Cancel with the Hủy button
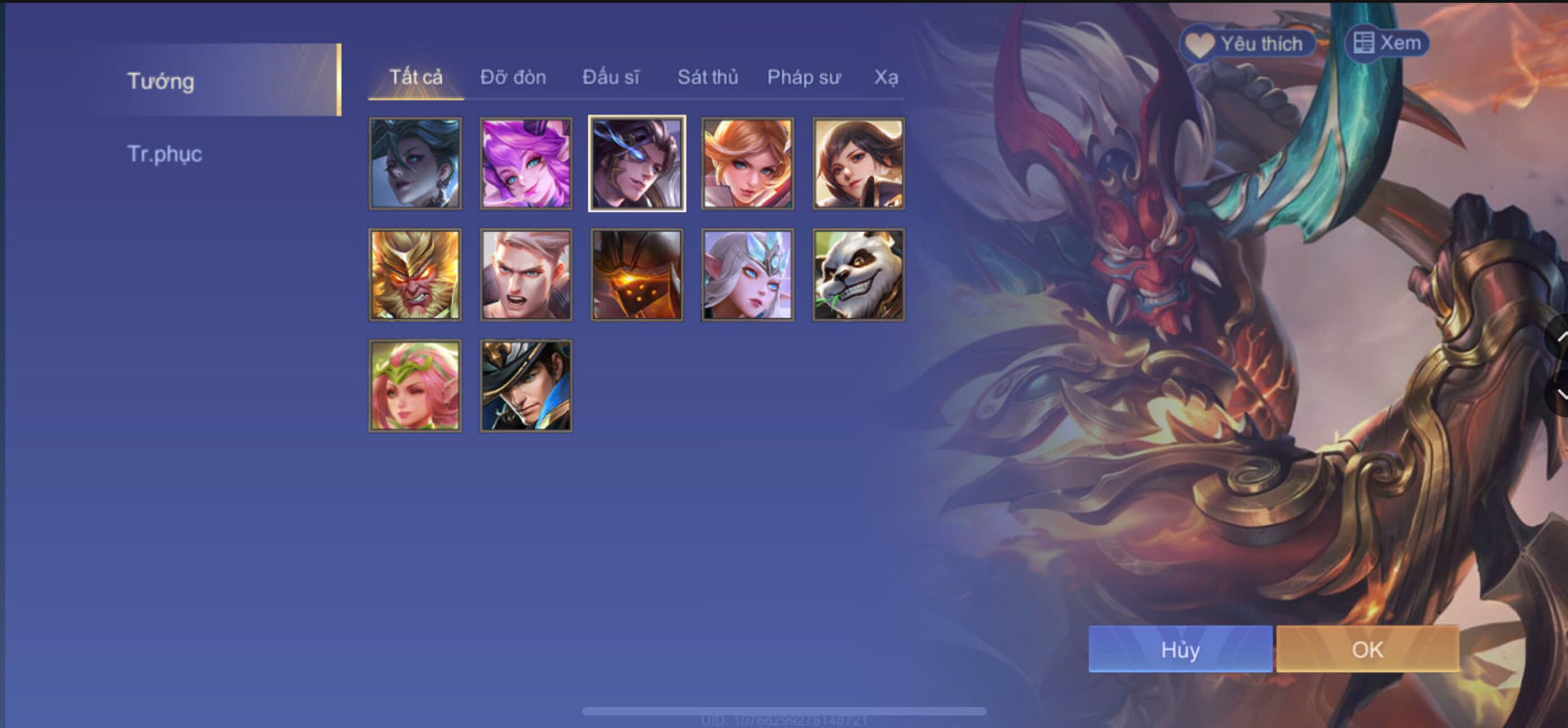The height and width of the screenshot is (728, 1568). (1179, 649)
